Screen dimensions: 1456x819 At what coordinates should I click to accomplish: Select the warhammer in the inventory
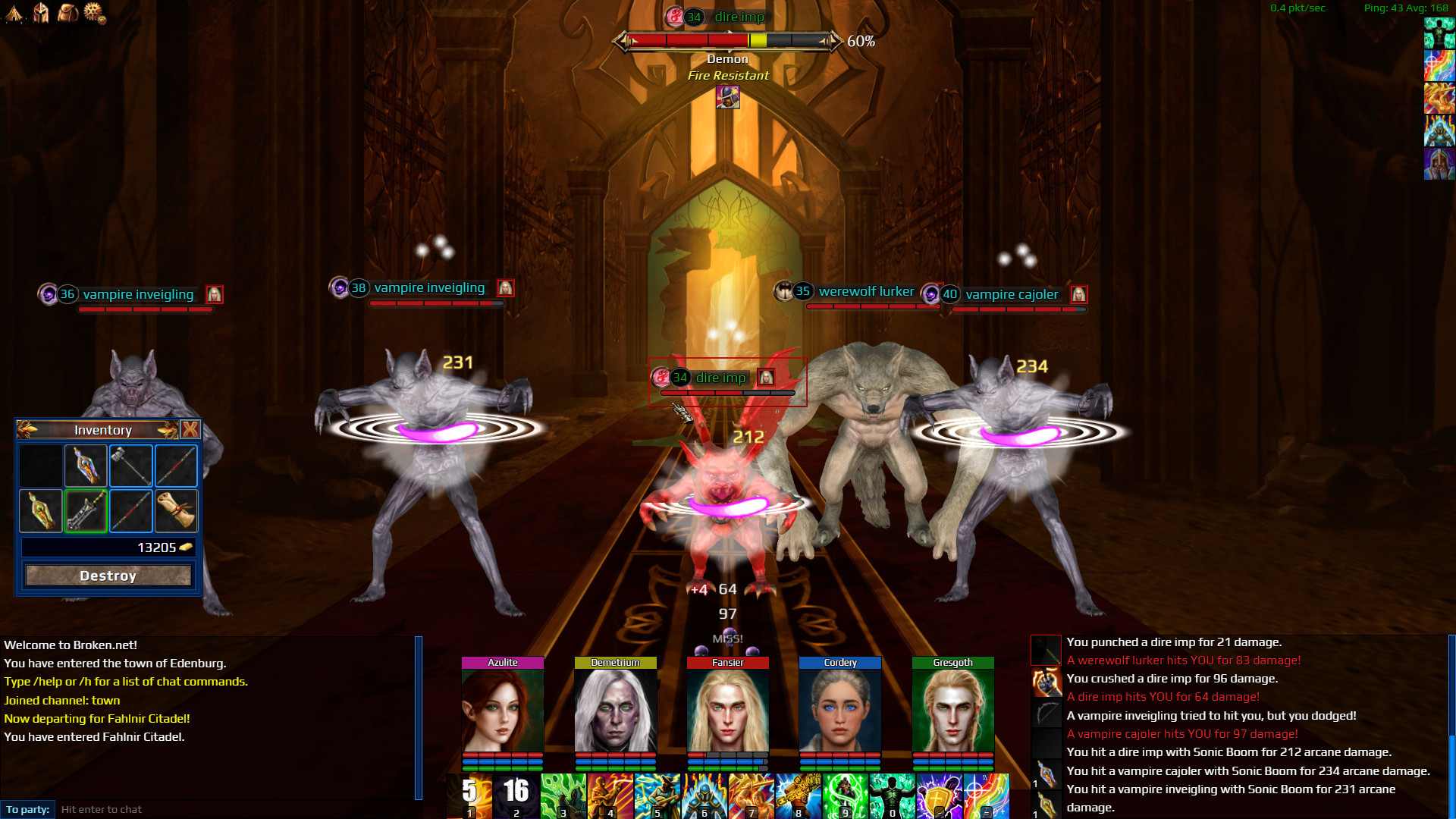tap(131, 465)
